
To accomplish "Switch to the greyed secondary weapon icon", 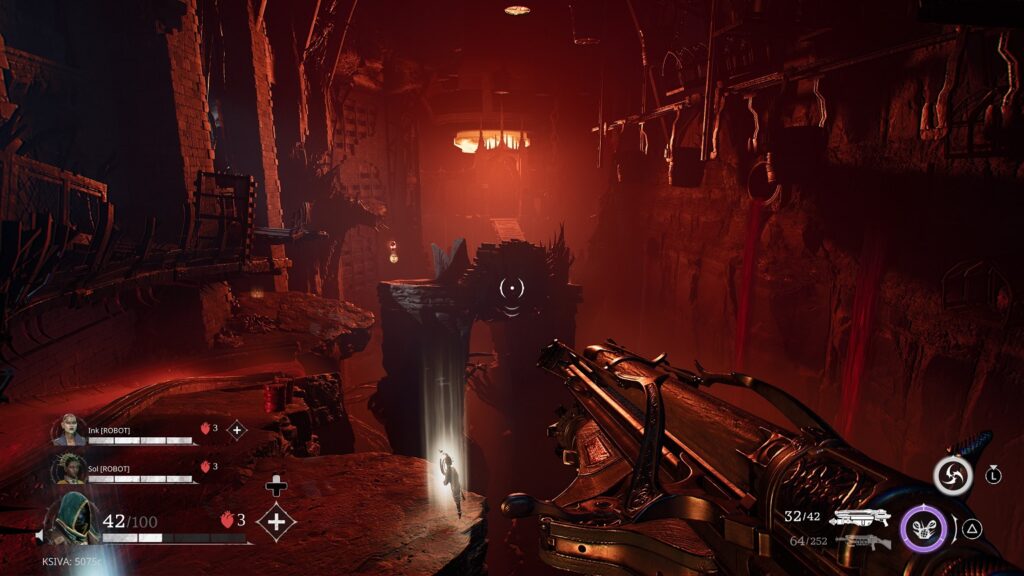I will [x=859, y=541].
